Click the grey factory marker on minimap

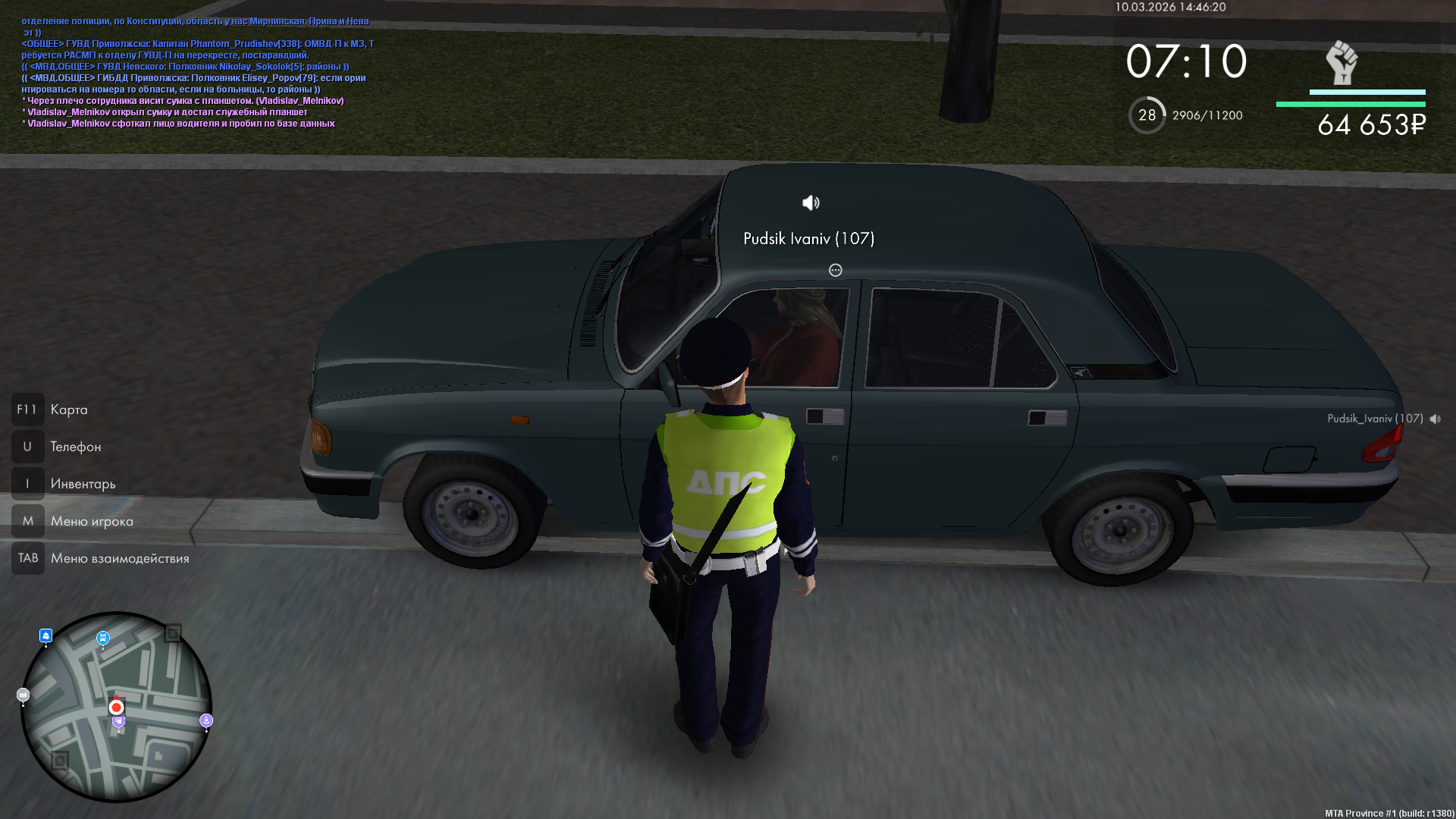coord(23,695)
